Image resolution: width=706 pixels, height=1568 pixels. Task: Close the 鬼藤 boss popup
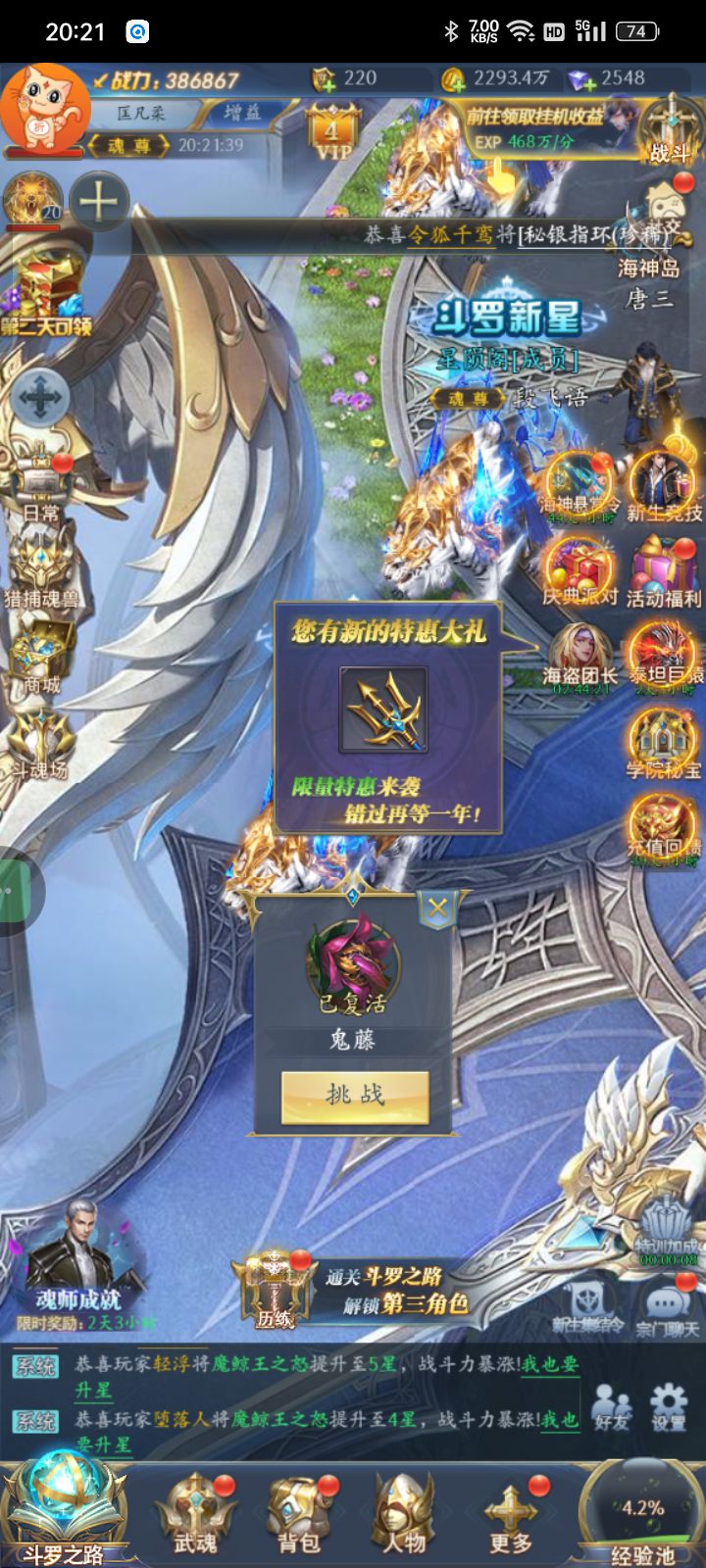pos(437,908)
